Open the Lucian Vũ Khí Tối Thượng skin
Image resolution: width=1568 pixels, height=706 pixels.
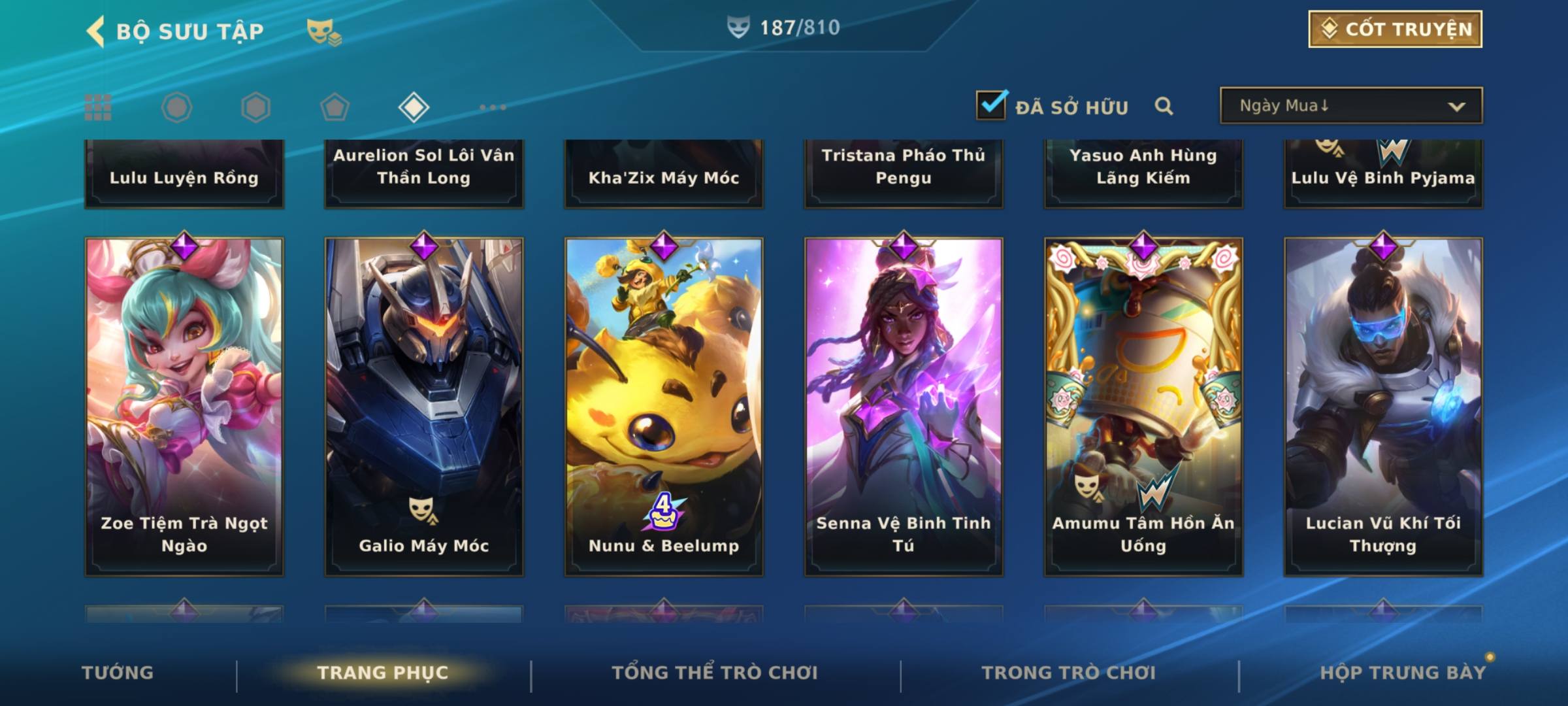point(1383,406)
